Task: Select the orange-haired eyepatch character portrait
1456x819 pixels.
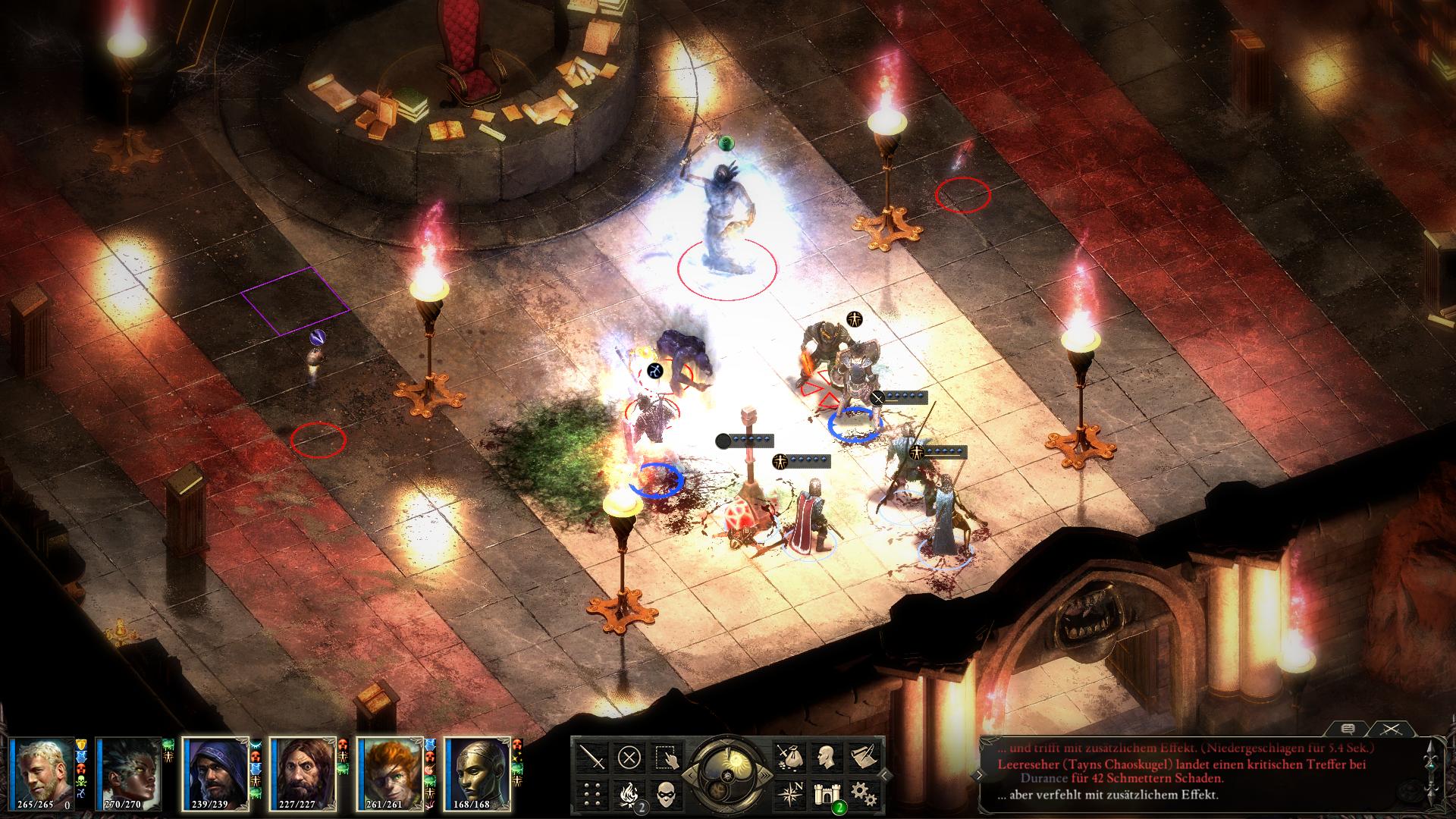Action: (x=389, y=774)
